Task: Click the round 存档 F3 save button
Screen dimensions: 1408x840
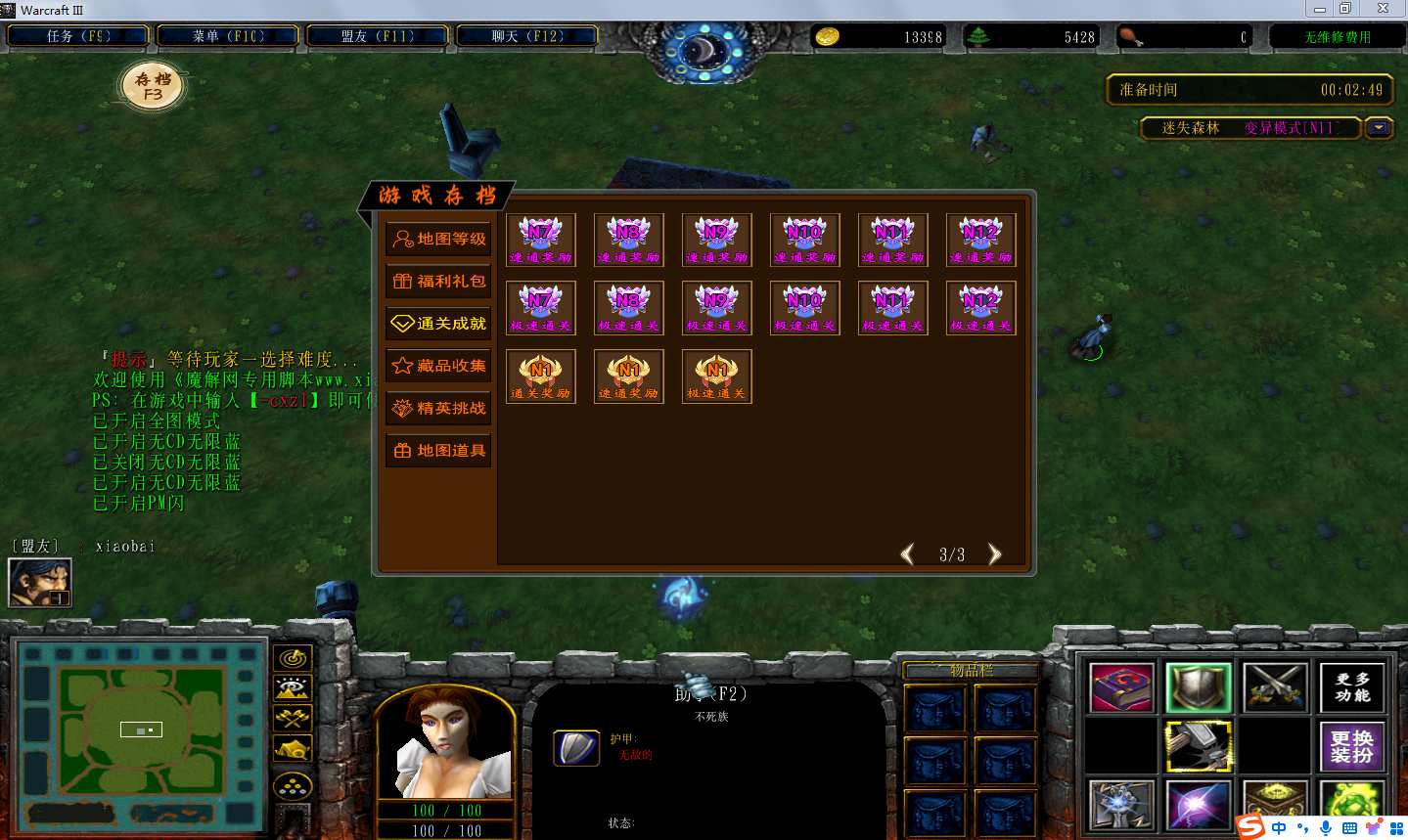Action: [x=153, y=86]
